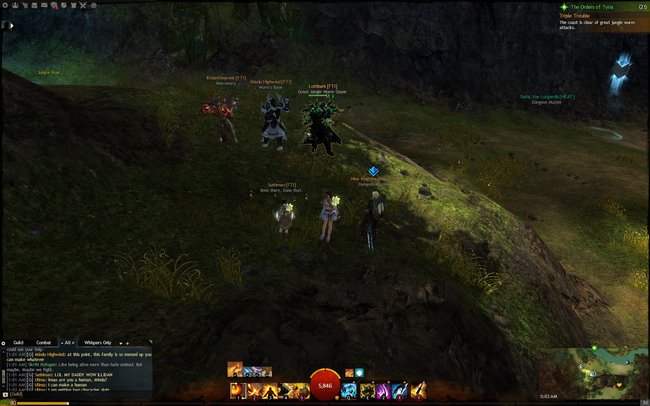Use the second weapon skill
Image resolution: width=650 pixels, height=406 pixels.
tap(252, 389)
